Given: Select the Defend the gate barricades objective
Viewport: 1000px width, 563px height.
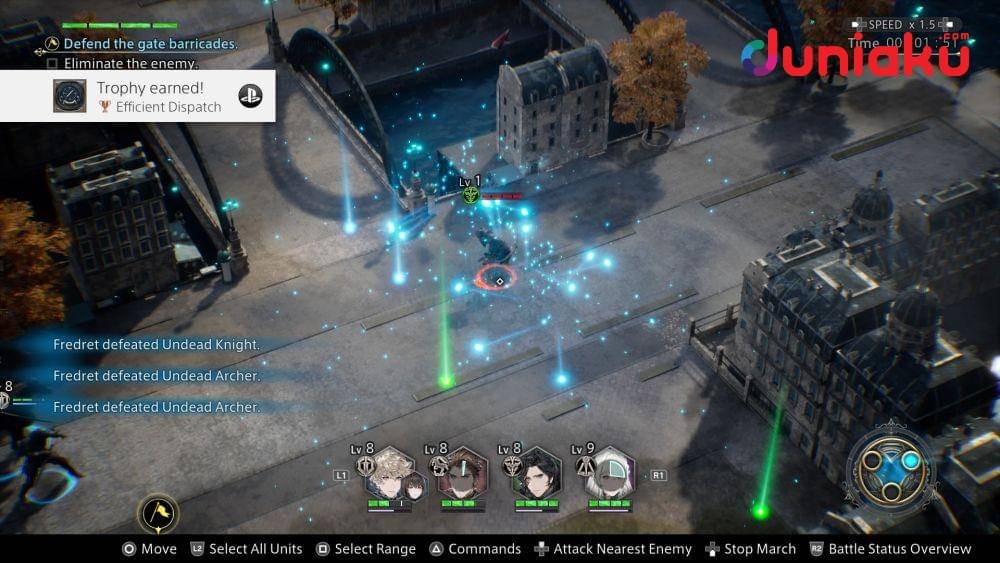Looking at the screenshot, I should [150, 44].
